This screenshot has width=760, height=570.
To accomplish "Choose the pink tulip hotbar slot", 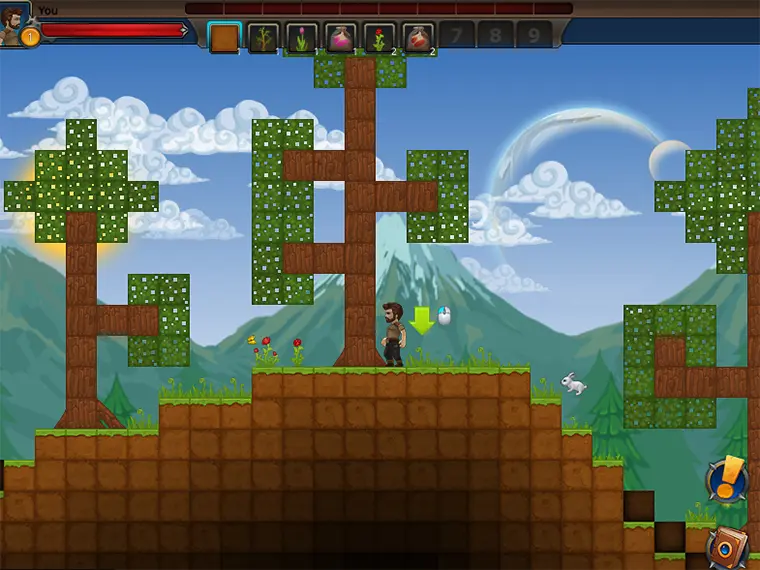I will [302, 37].
